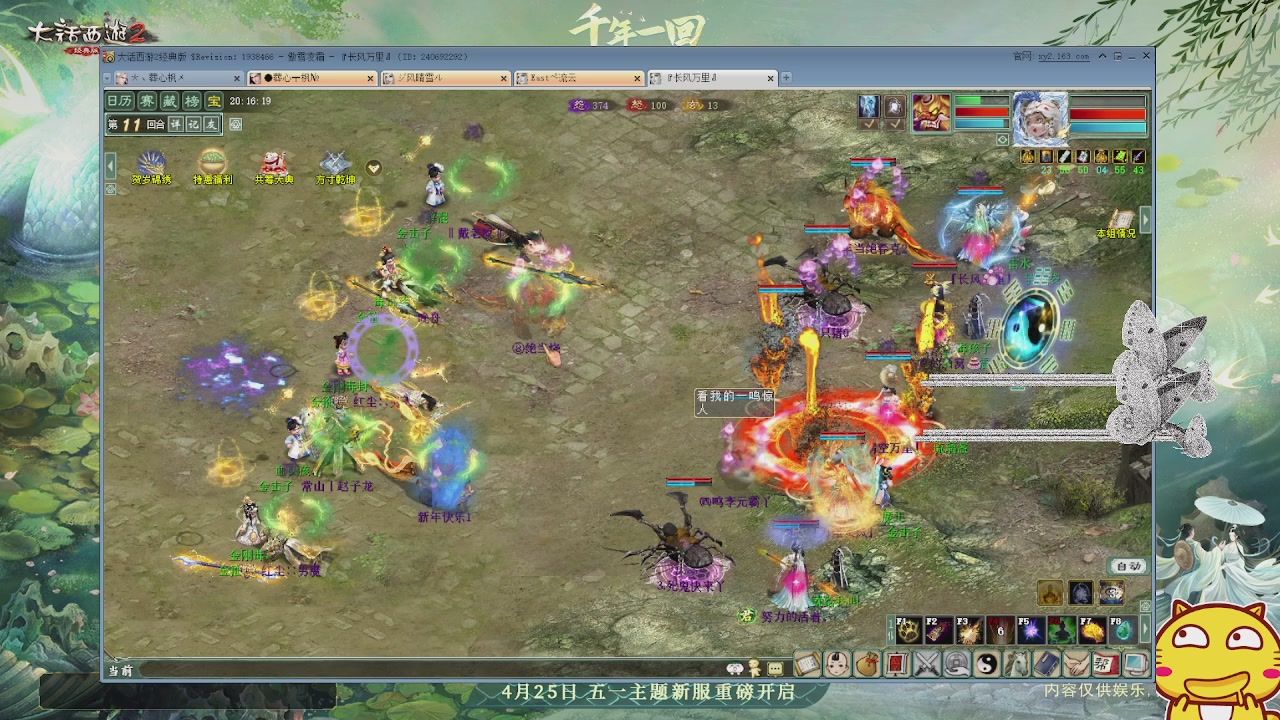Screen dimensions: 1280x720
Task: Click the 详 round detail button
Action: [175, 124]
